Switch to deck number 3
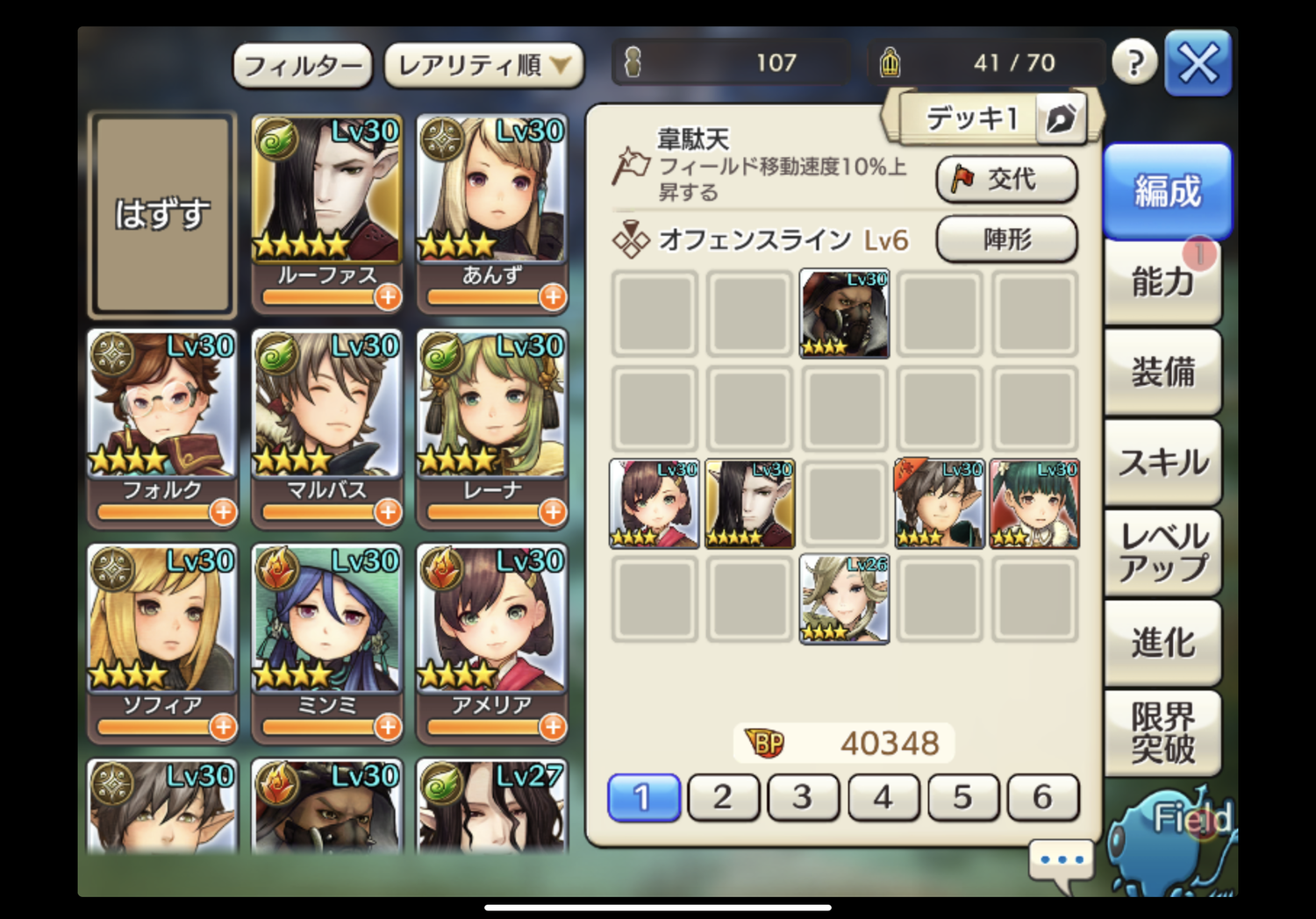The width and height of the screenshot is (1316, 919). 803,797
